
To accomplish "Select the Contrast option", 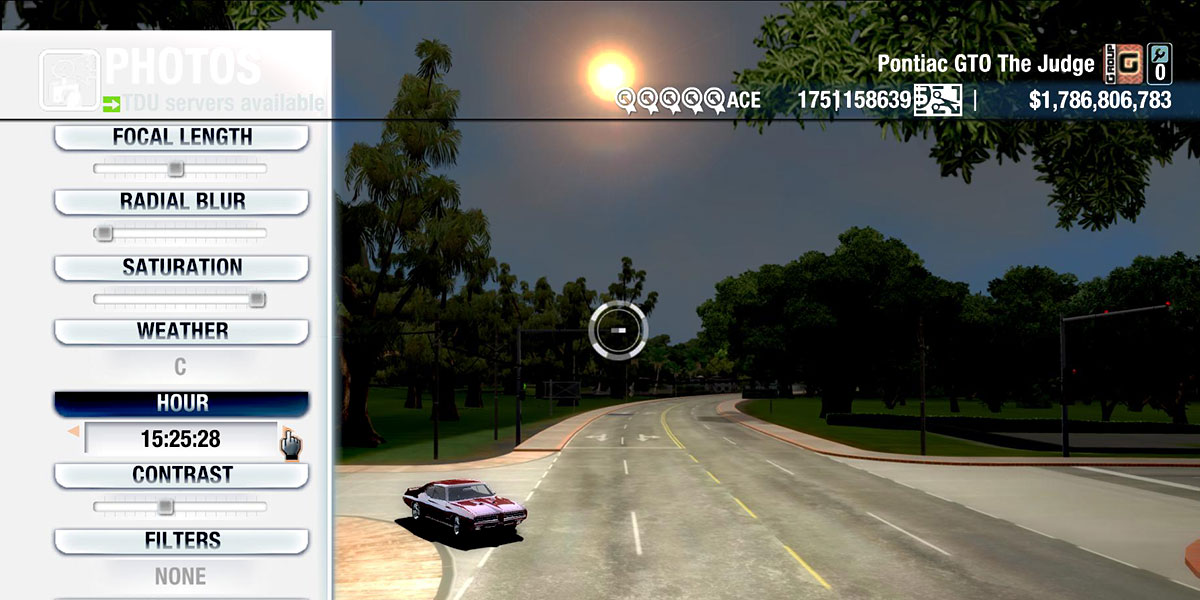I will (181, 475).
